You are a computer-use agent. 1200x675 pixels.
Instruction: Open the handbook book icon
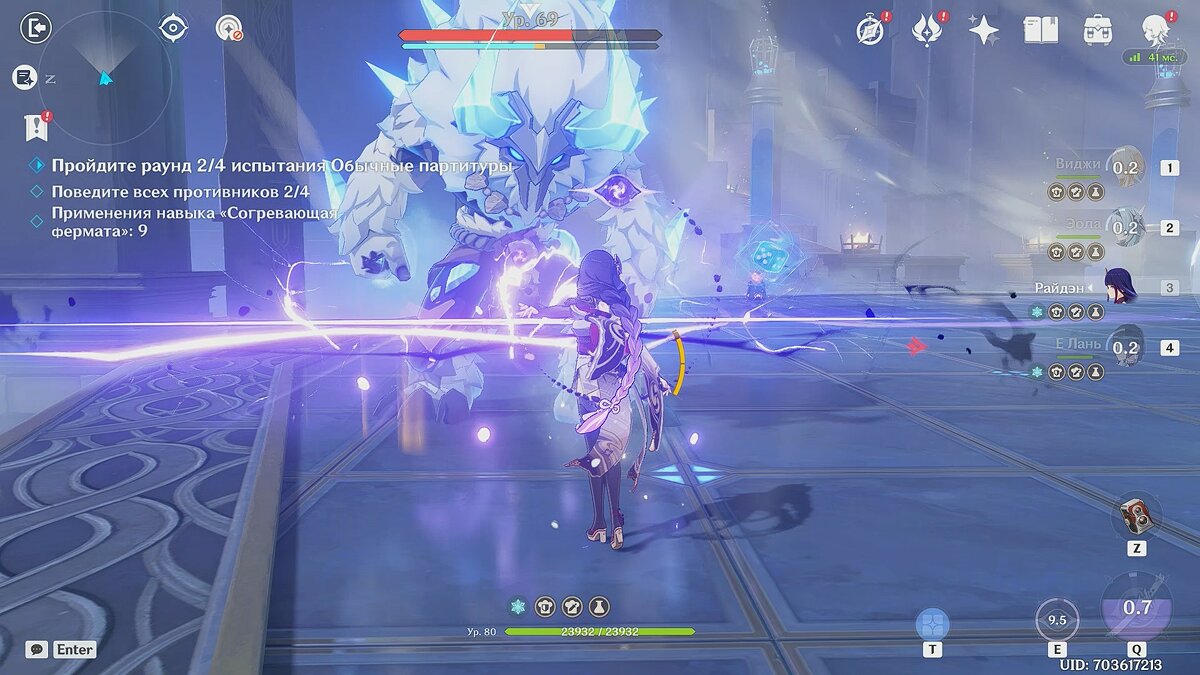tap(1040, 29)
